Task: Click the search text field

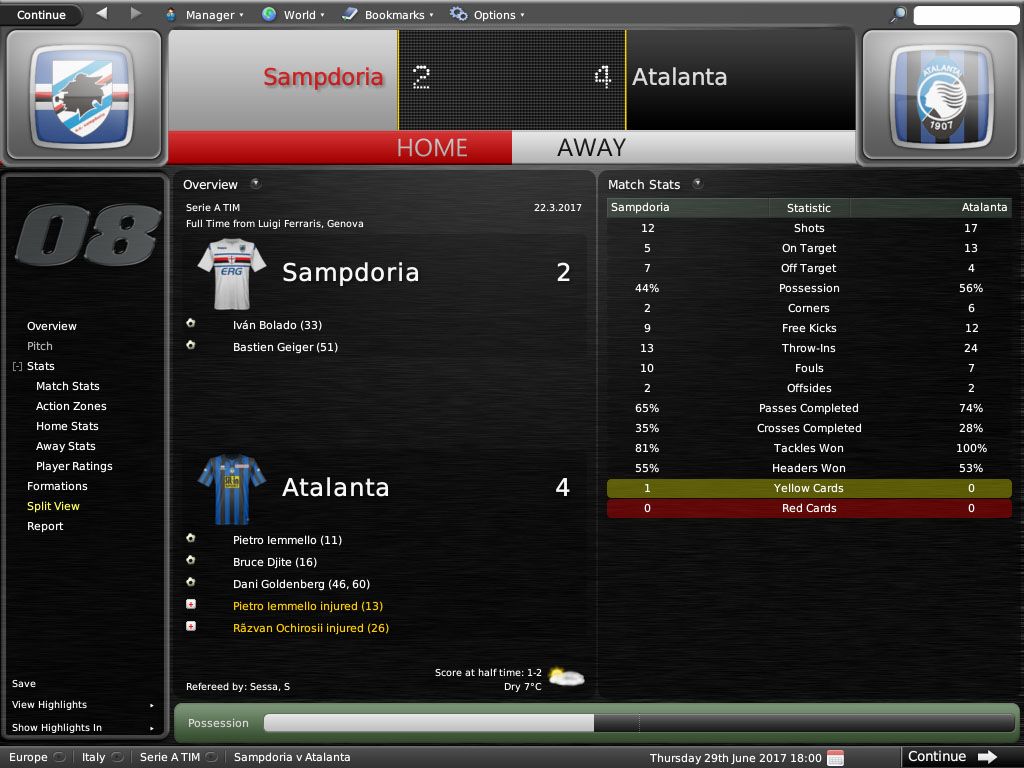Action: [x=967, y=15]
